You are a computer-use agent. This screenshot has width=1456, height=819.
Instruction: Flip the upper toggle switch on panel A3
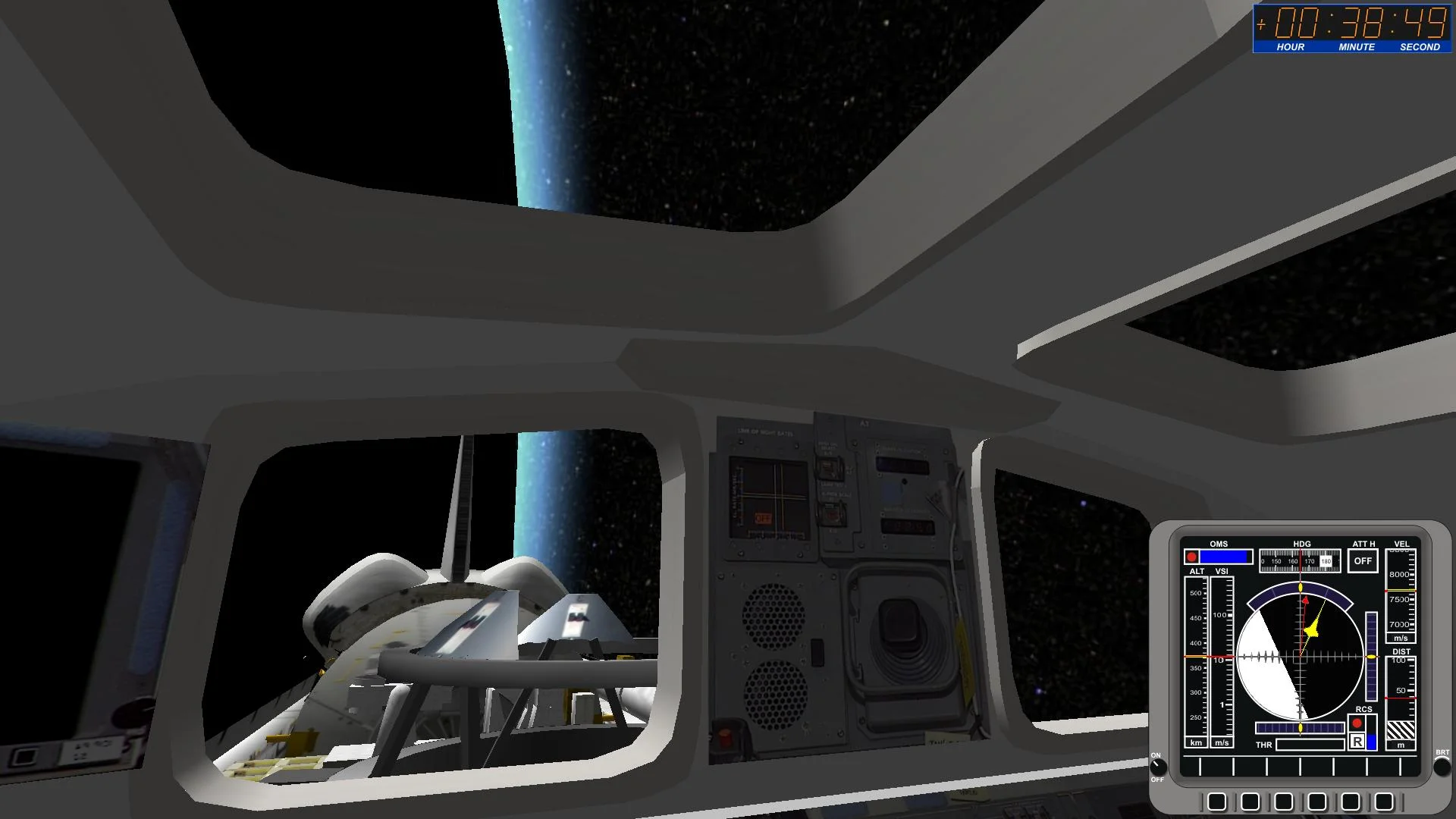830,468
